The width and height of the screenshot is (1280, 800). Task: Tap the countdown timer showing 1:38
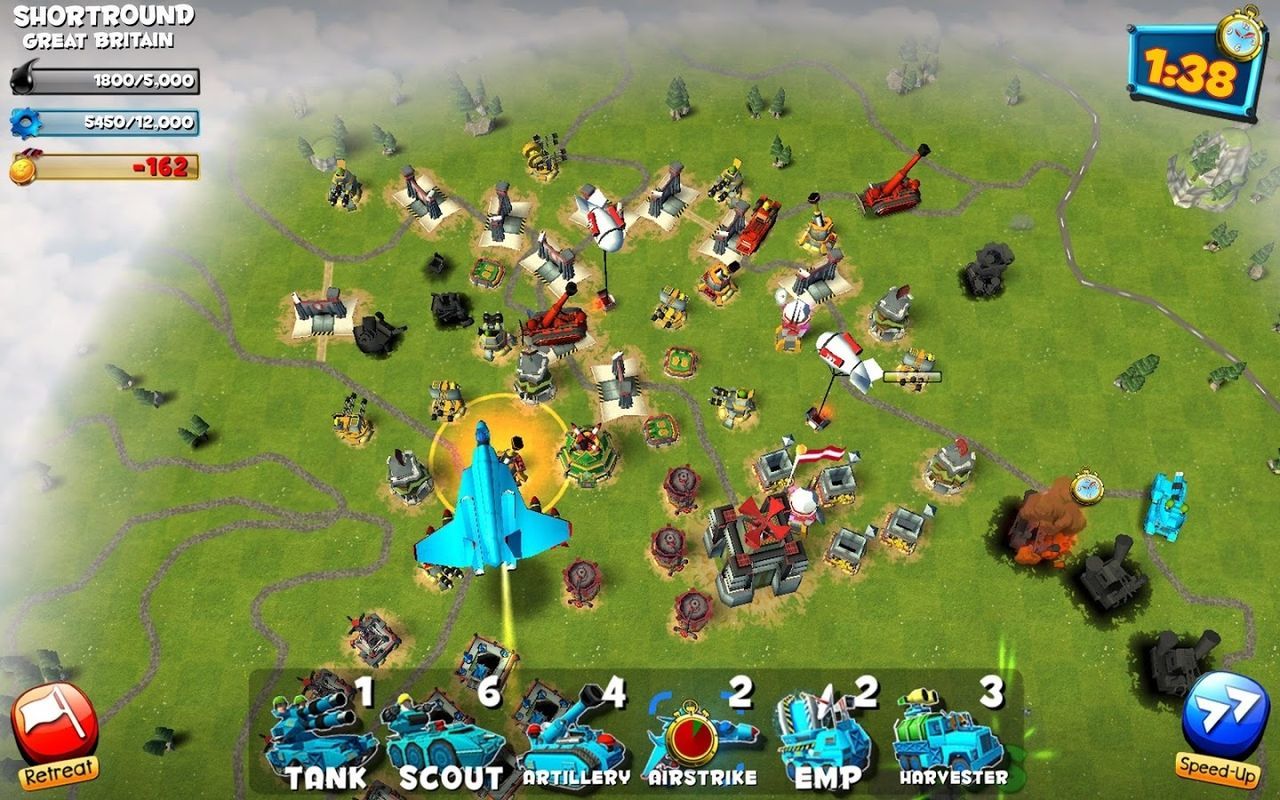coord(1190,70)
